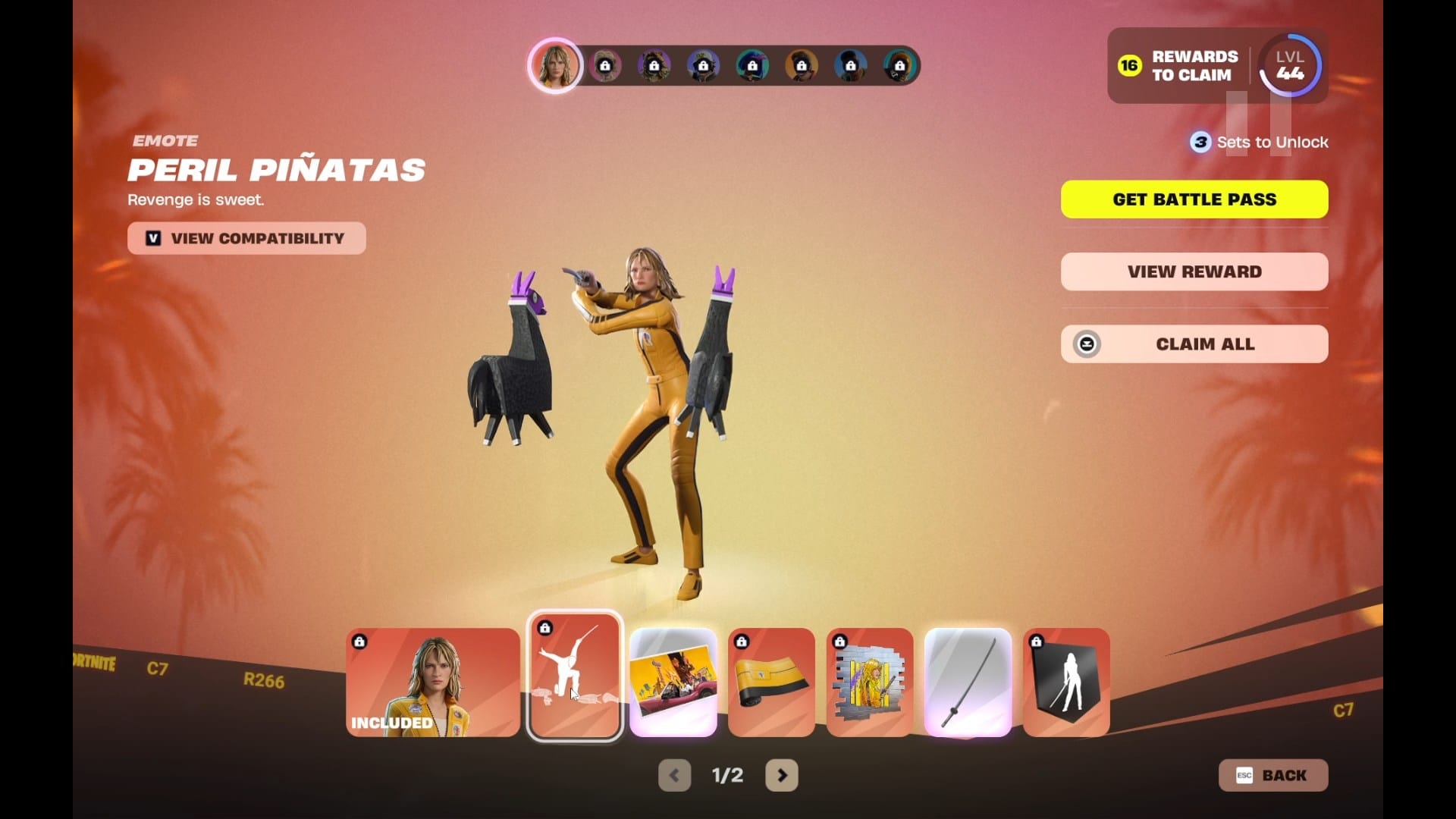Select the INCLUDED outfit reward tile

pyautogui.click(x=433, y=682)
